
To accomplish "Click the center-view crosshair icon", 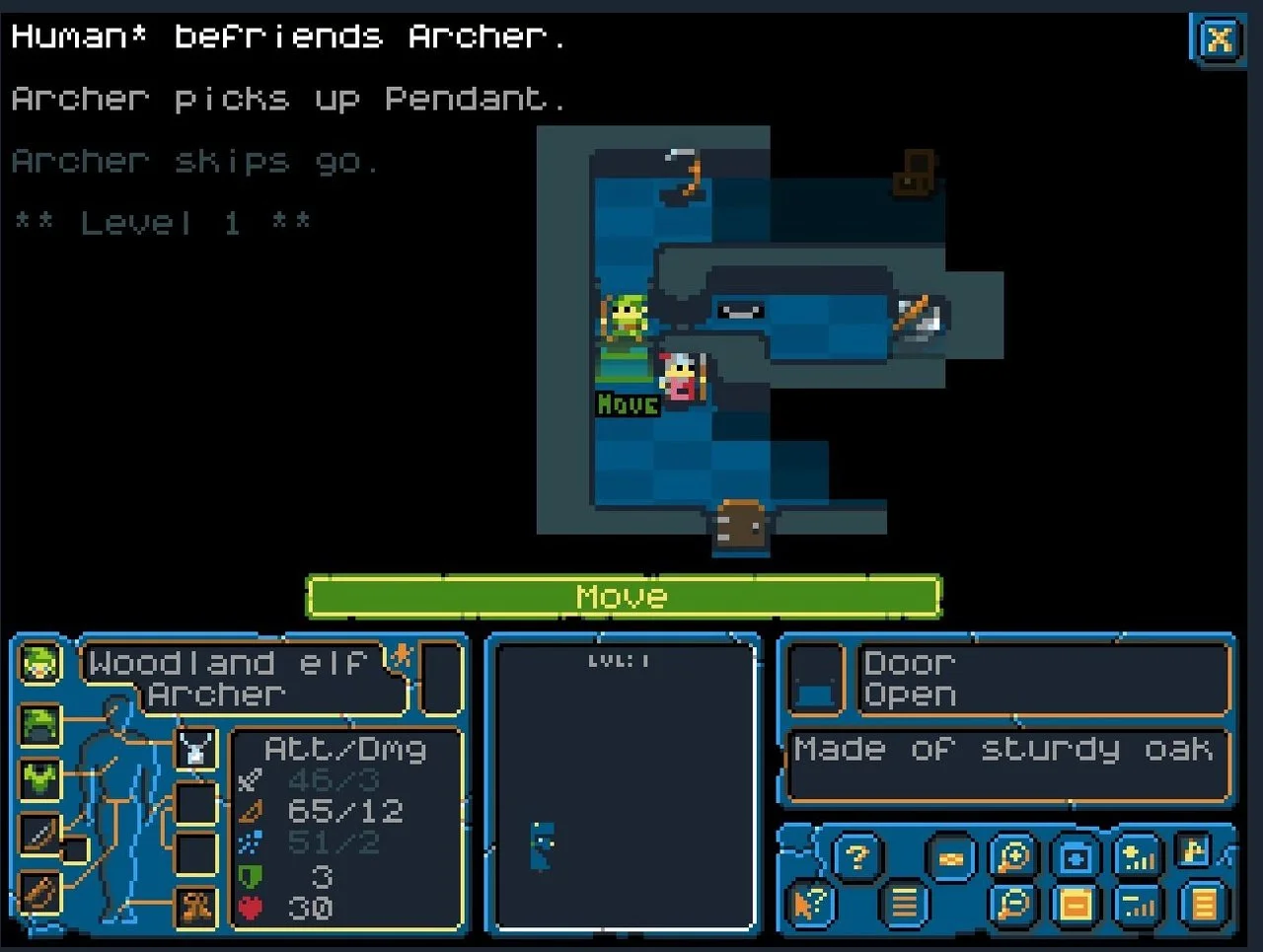I will (1076, 856).
